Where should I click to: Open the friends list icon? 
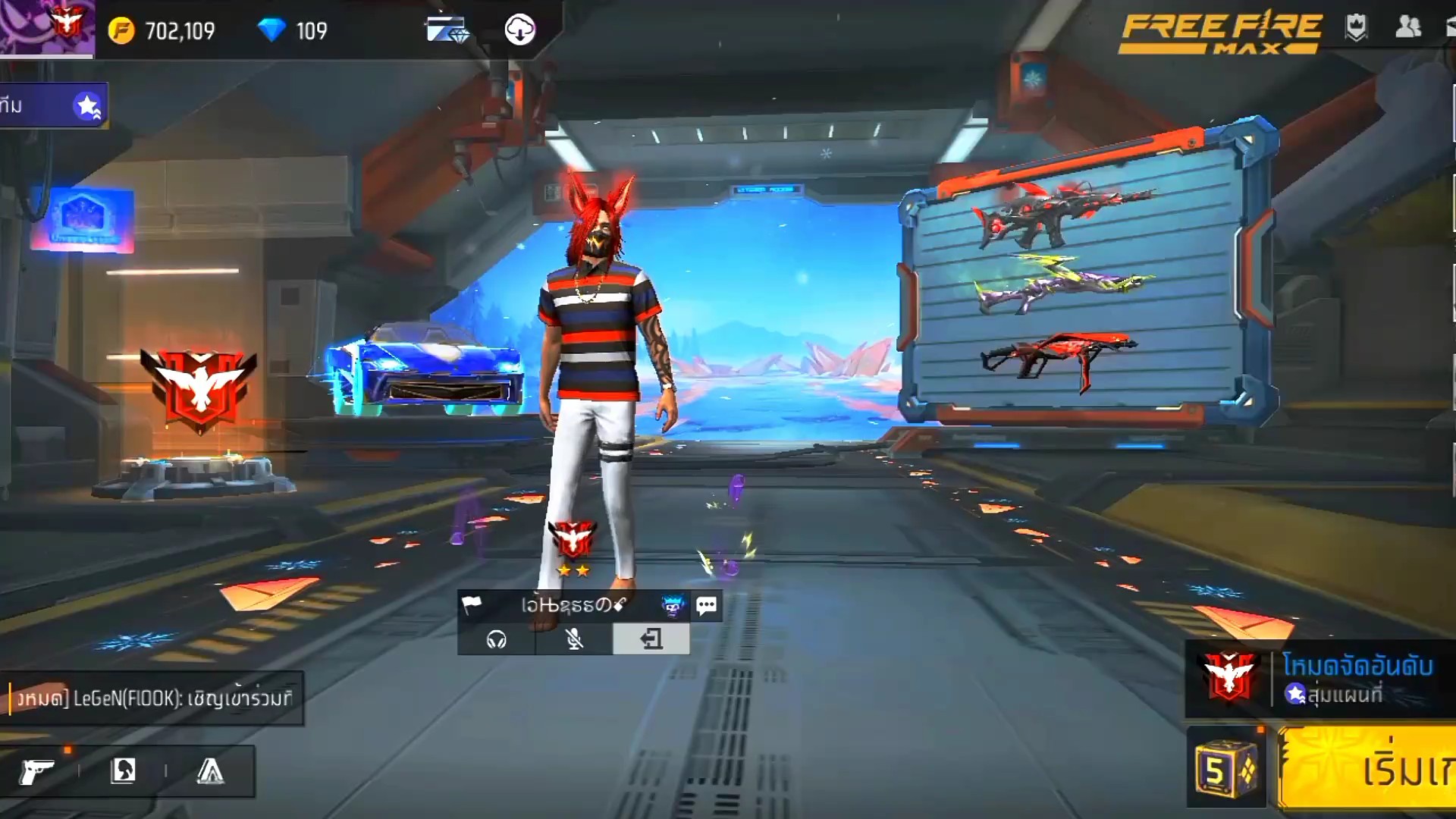pyautogui.click(x=1407, y=28)
